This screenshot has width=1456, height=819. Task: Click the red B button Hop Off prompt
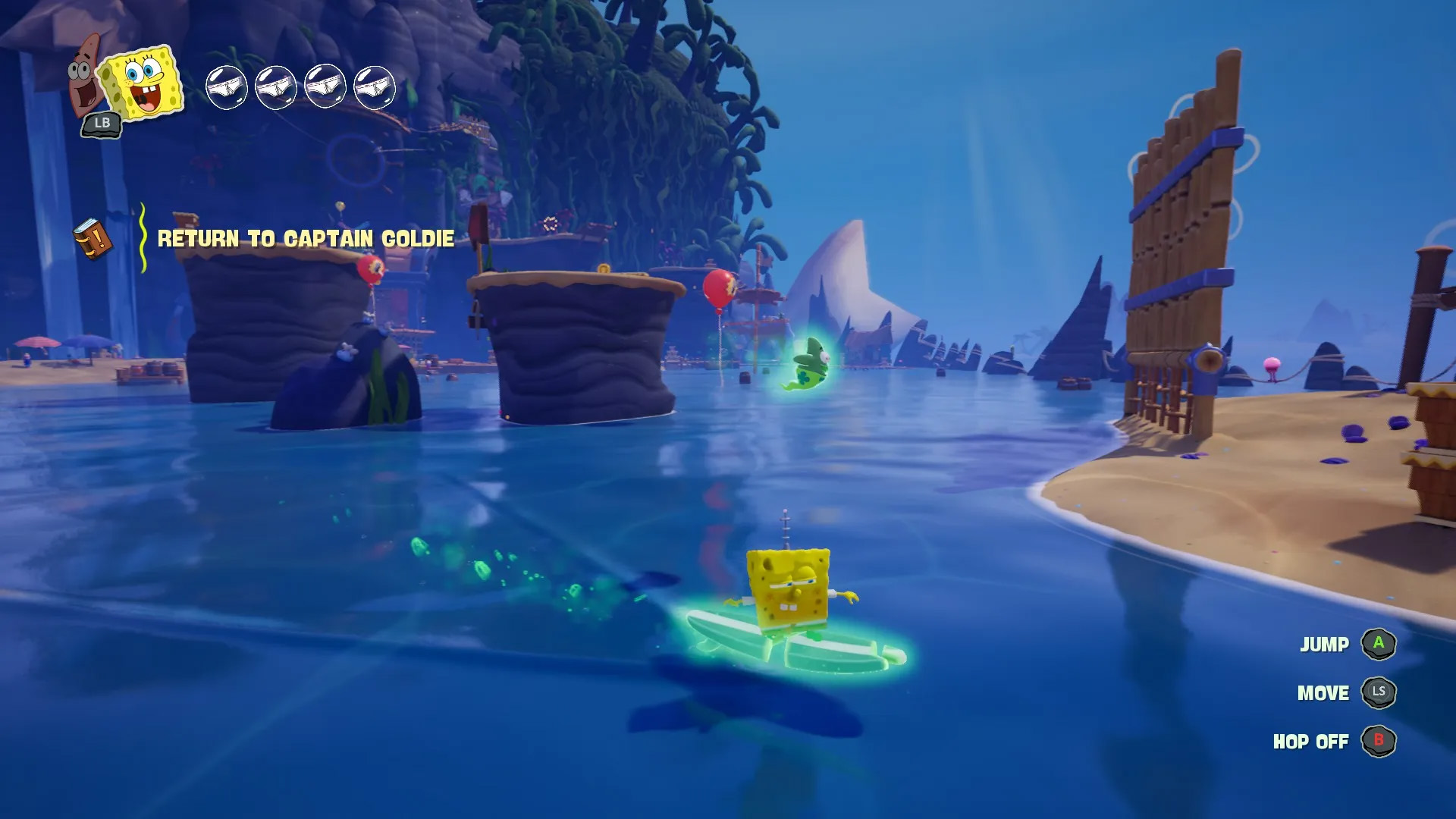(x=1381, y=742)
